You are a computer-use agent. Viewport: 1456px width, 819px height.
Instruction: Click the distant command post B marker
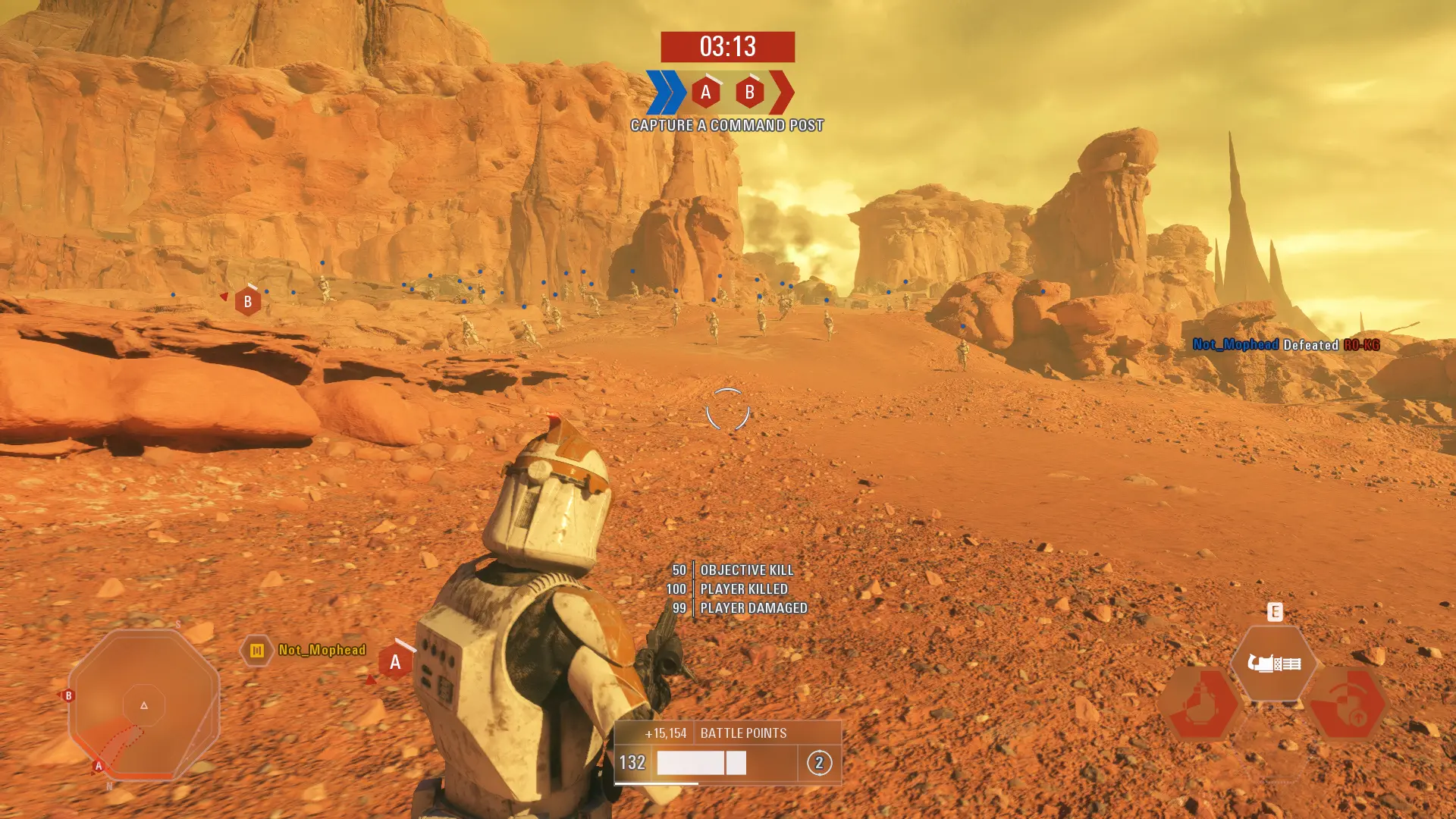point(247,302)
